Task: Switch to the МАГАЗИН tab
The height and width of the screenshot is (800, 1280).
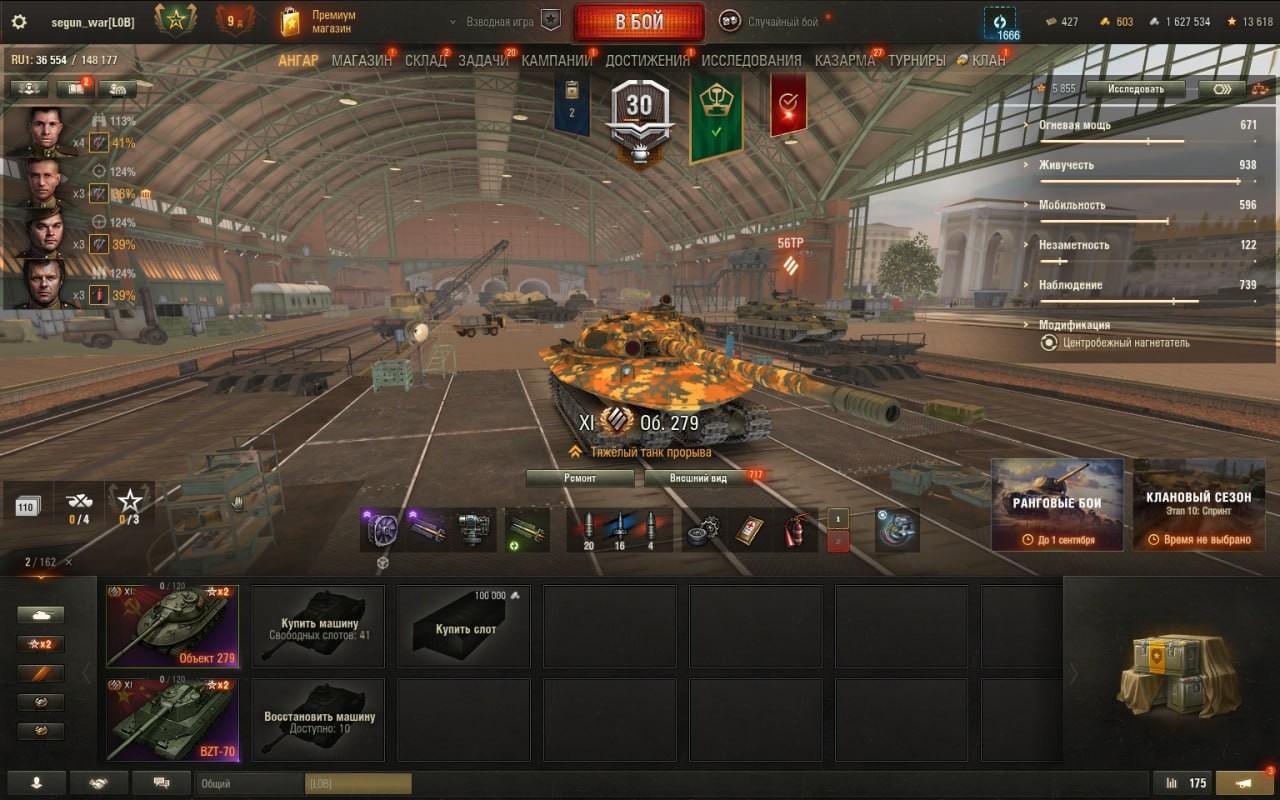Action: 361,61
